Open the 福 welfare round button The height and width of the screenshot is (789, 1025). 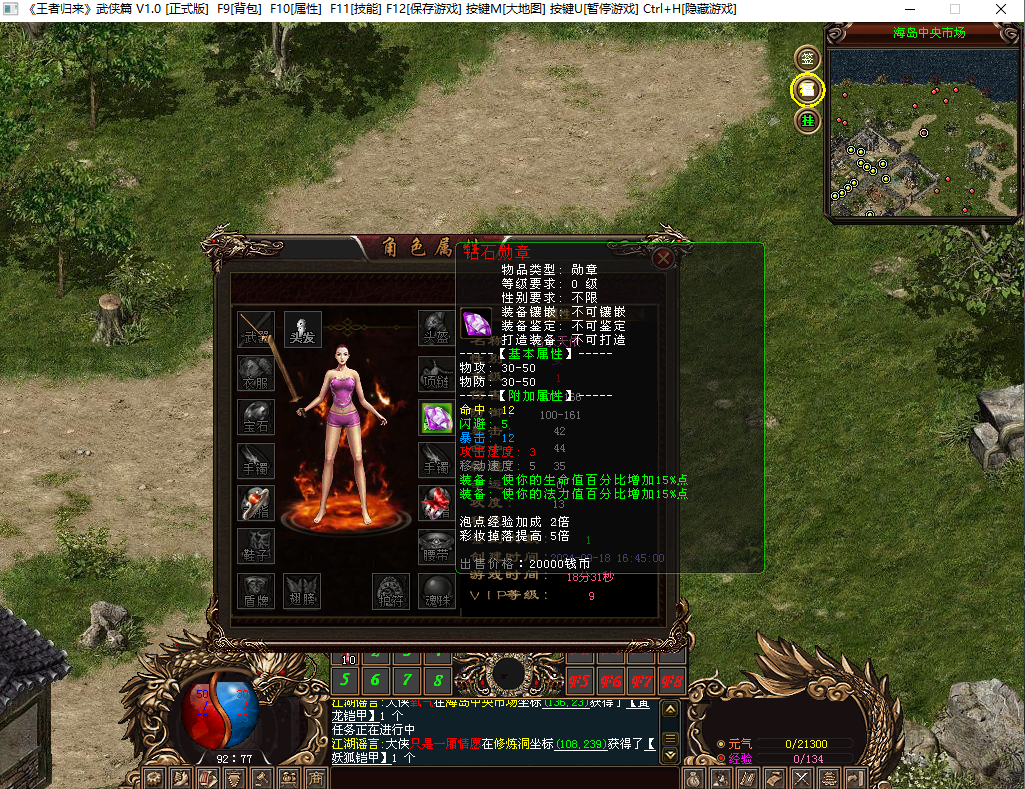pyautogui.click(x=807, y=90)
